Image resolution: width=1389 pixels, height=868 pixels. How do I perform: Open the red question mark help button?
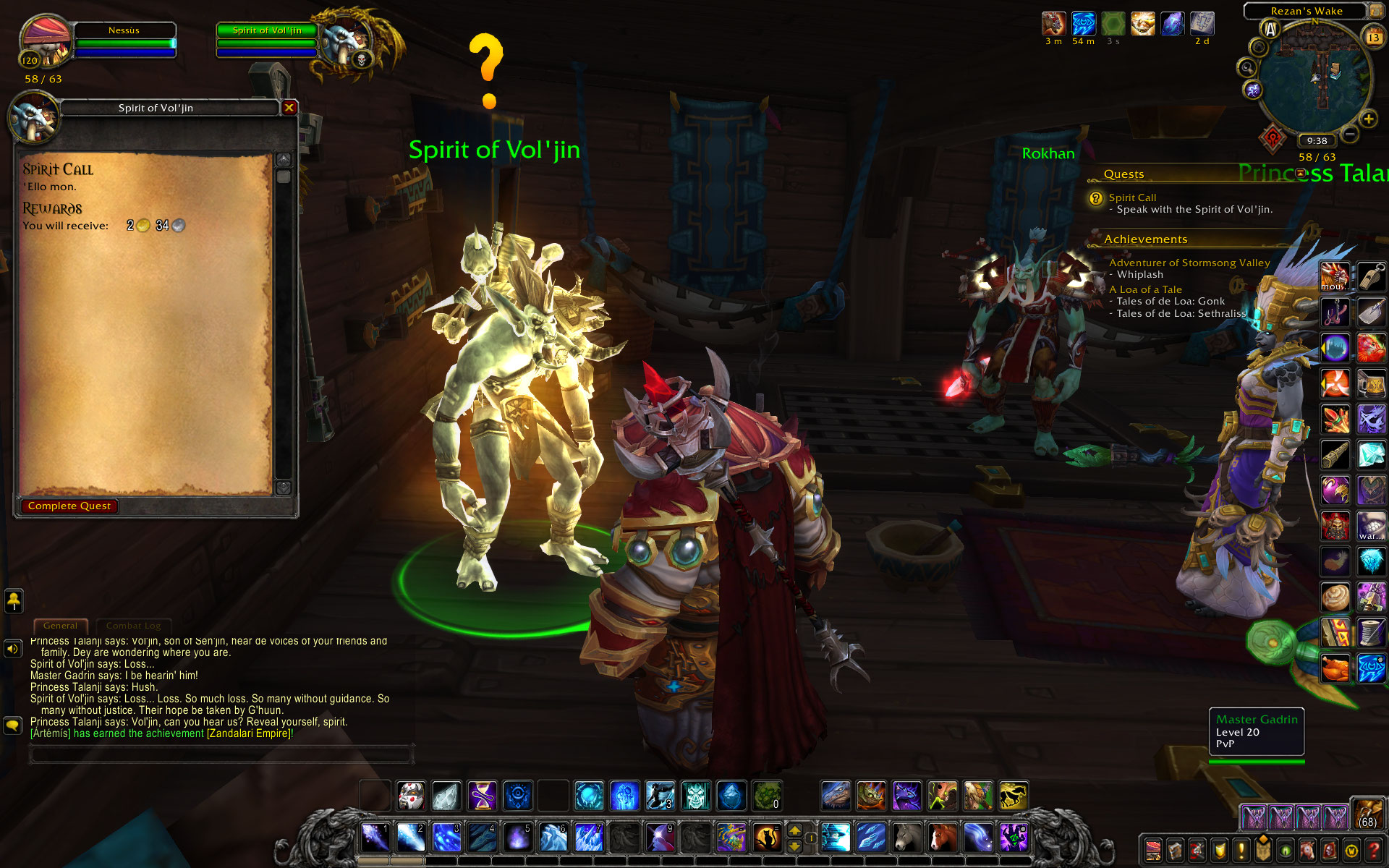tap(1373, 850)
